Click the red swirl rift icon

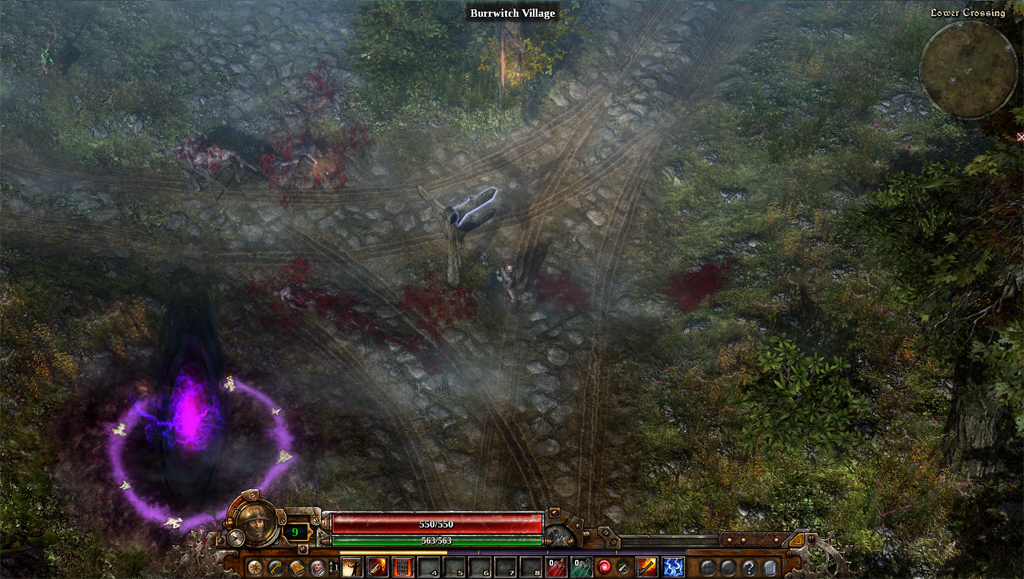pos(606,568)
